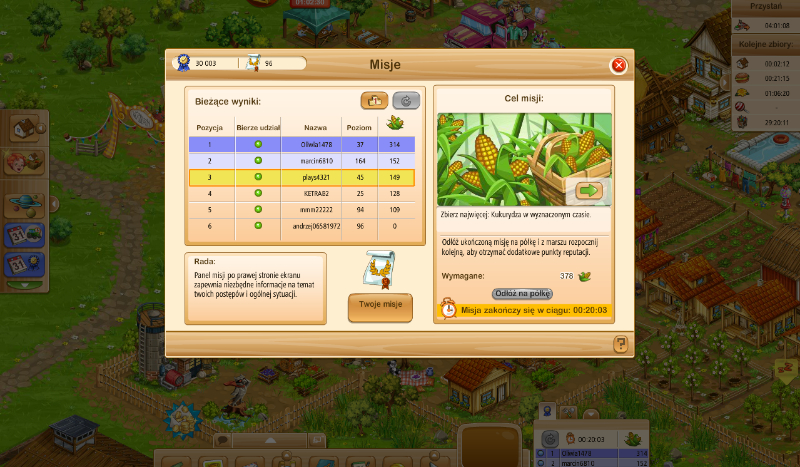
Task: Show the thumbs-up ranking view
Action: coord(375,100)
